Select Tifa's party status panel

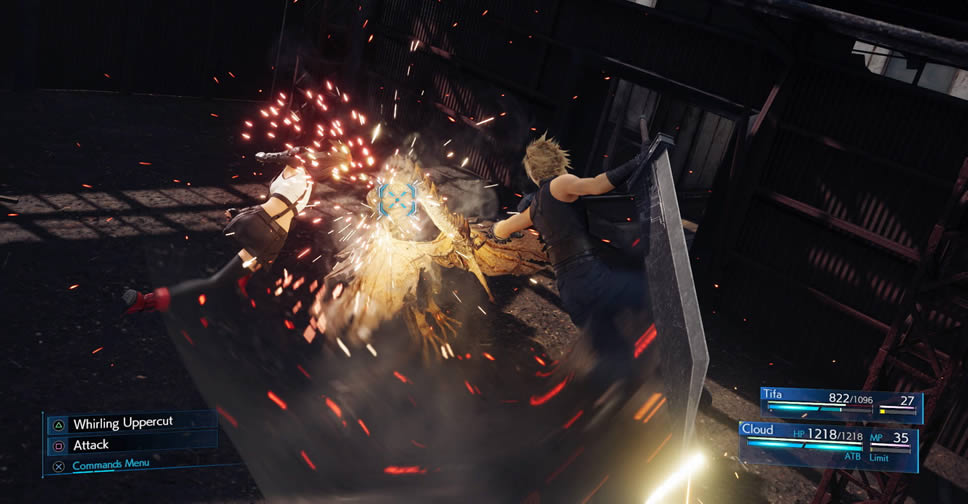(x=840, y=404)
